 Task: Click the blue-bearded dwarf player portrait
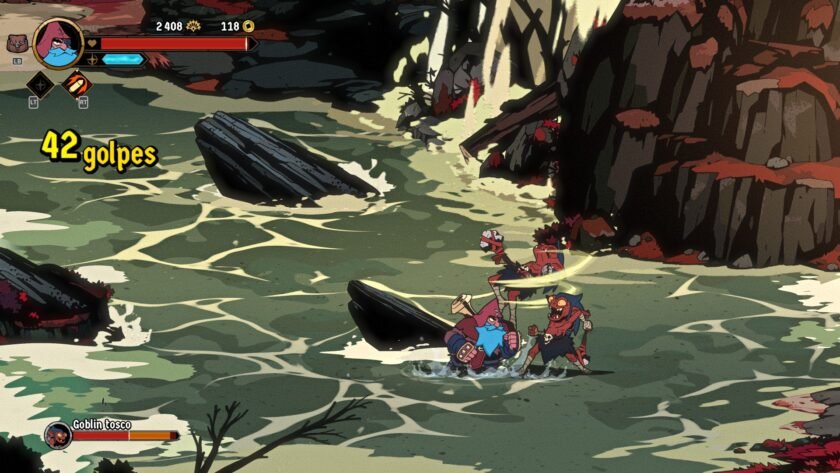(57, 42)
